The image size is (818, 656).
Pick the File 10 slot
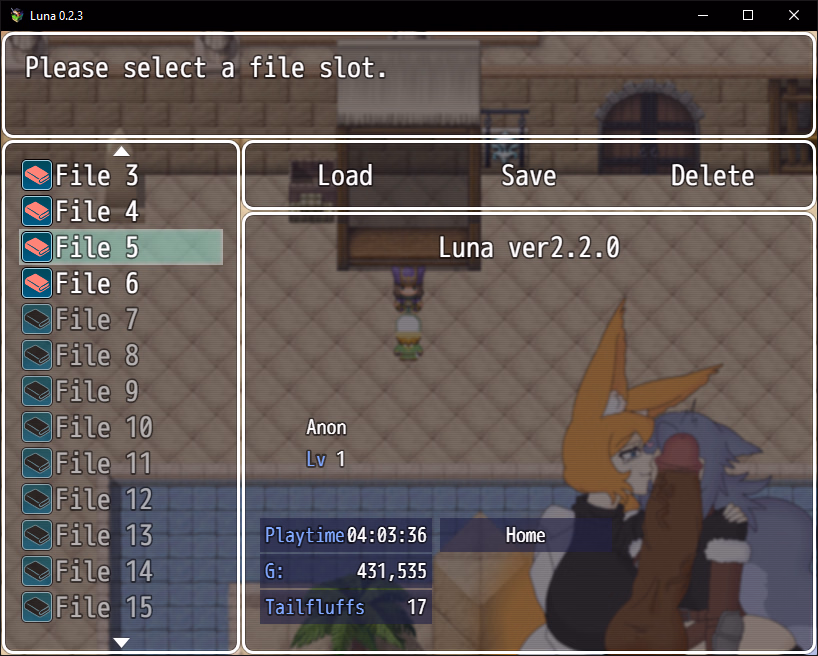121,428
